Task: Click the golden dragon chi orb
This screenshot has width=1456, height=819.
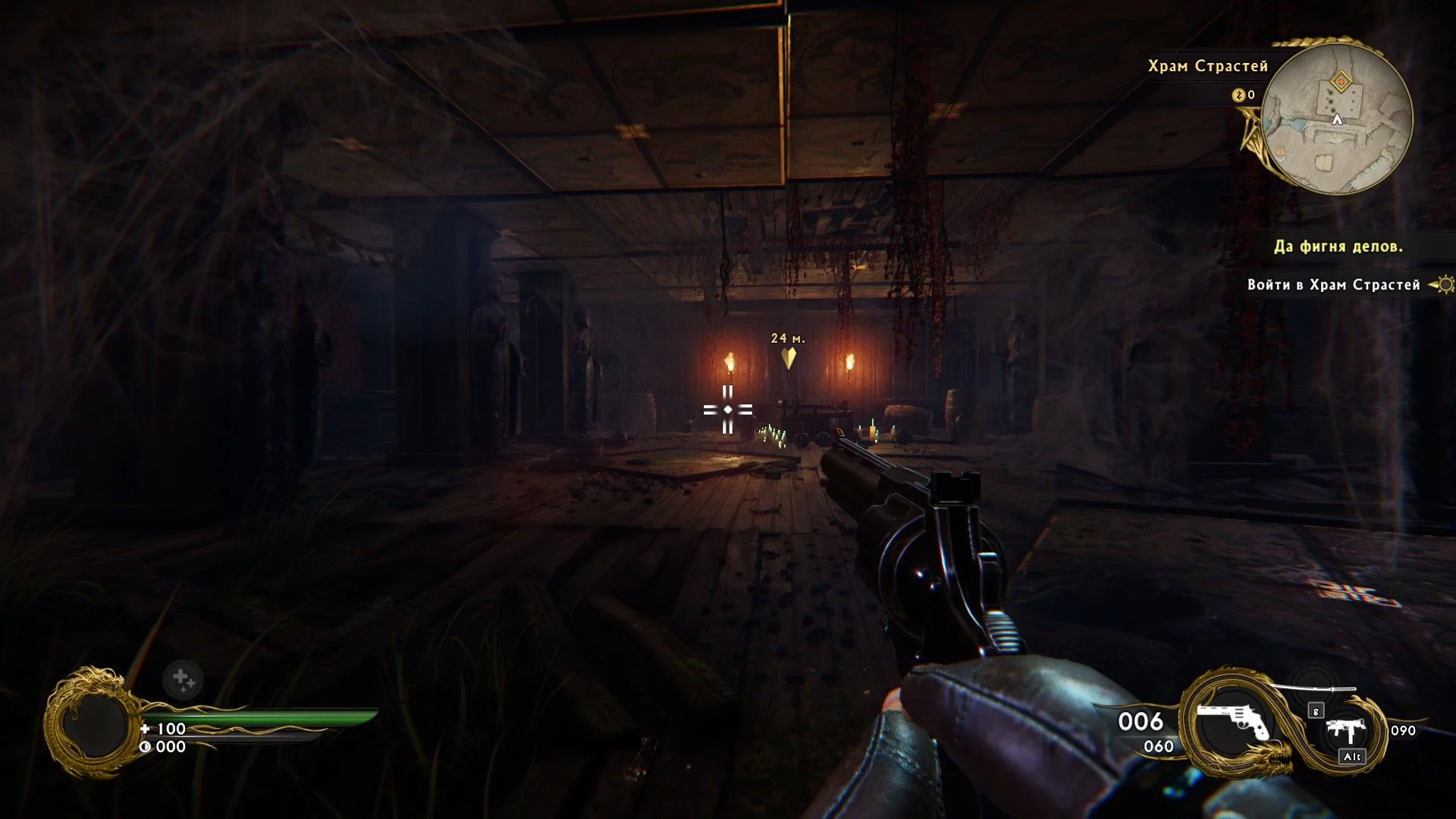Action: [94, 723]
